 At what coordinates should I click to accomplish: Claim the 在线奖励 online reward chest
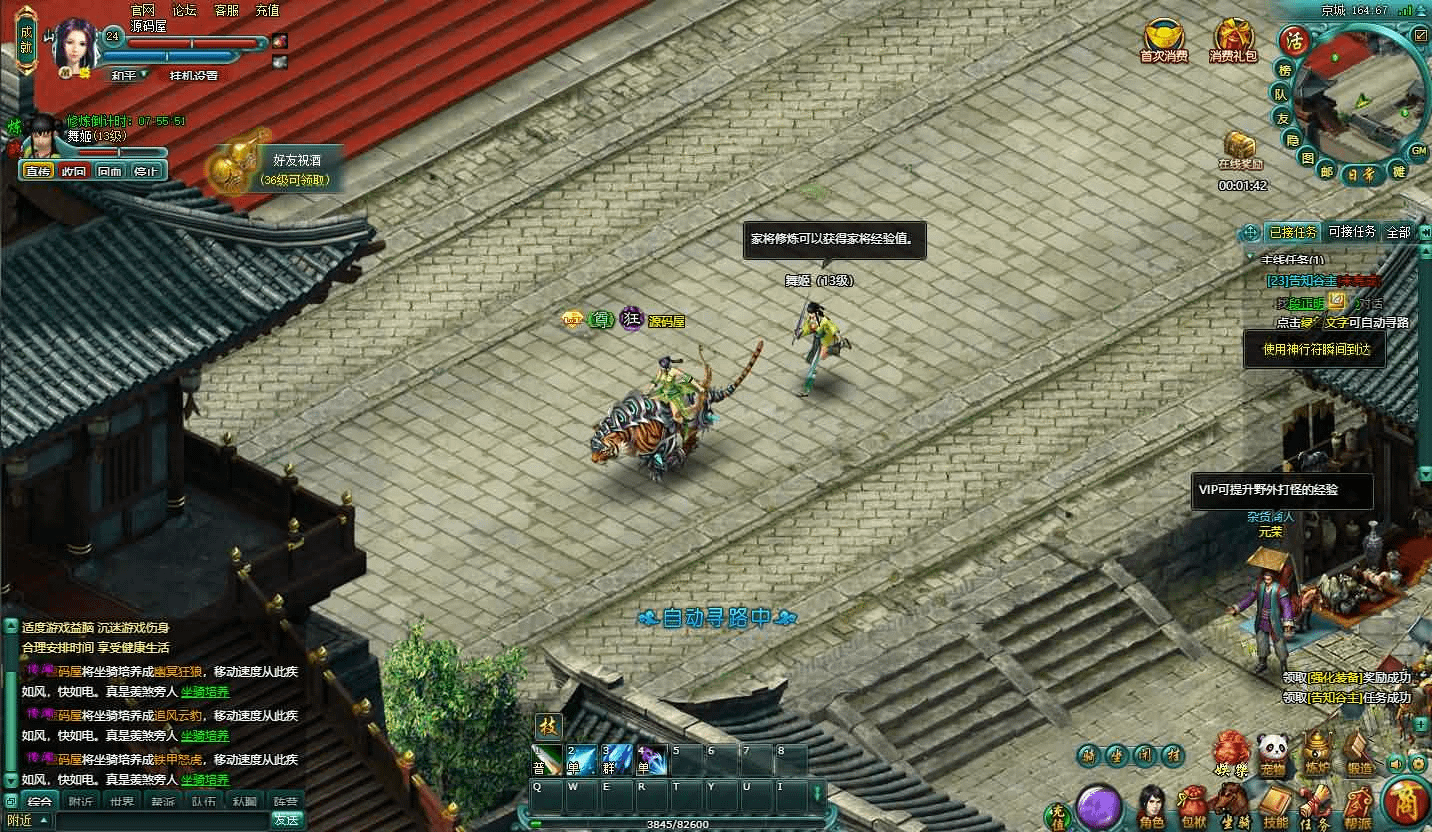pyautogui.click(x=1241, y=150)
